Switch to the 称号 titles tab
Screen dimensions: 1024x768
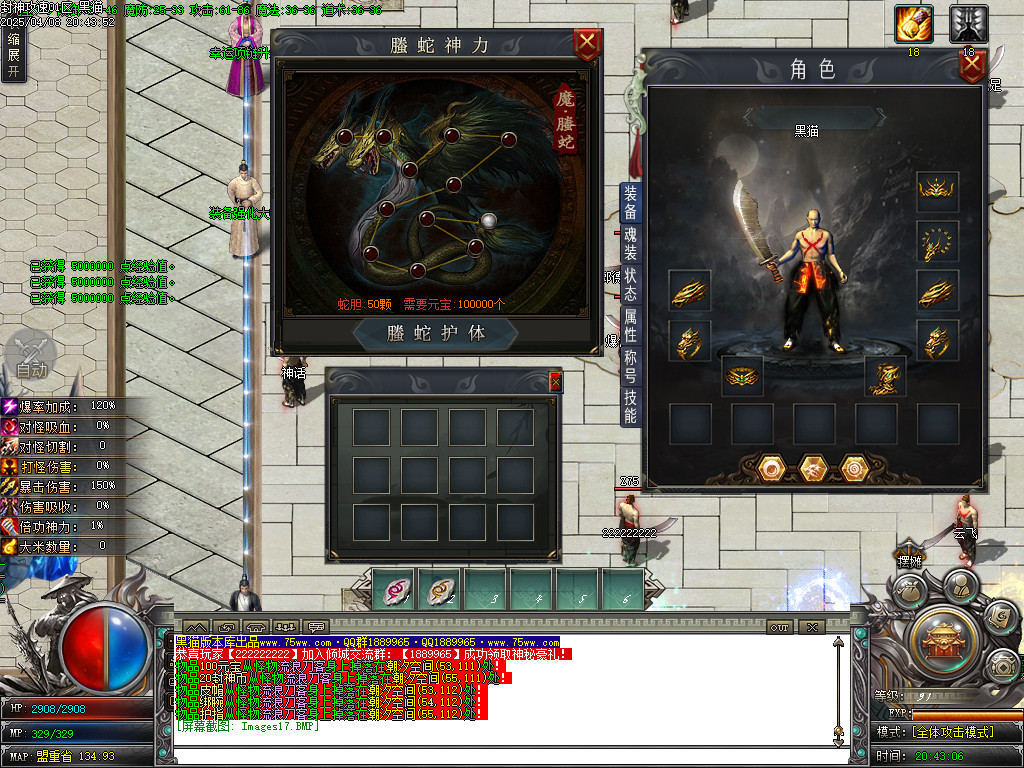630,367
